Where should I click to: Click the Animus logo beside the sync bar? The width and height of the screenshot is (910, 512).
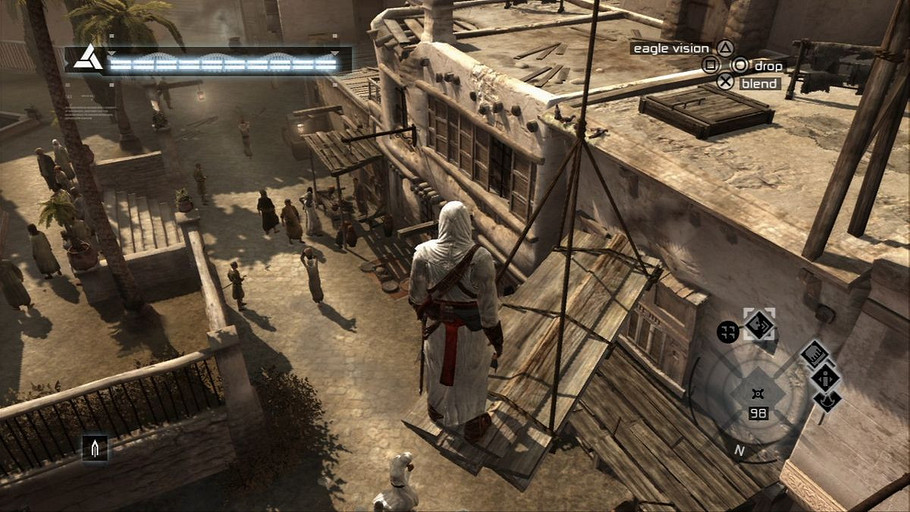tap(87, 59)
